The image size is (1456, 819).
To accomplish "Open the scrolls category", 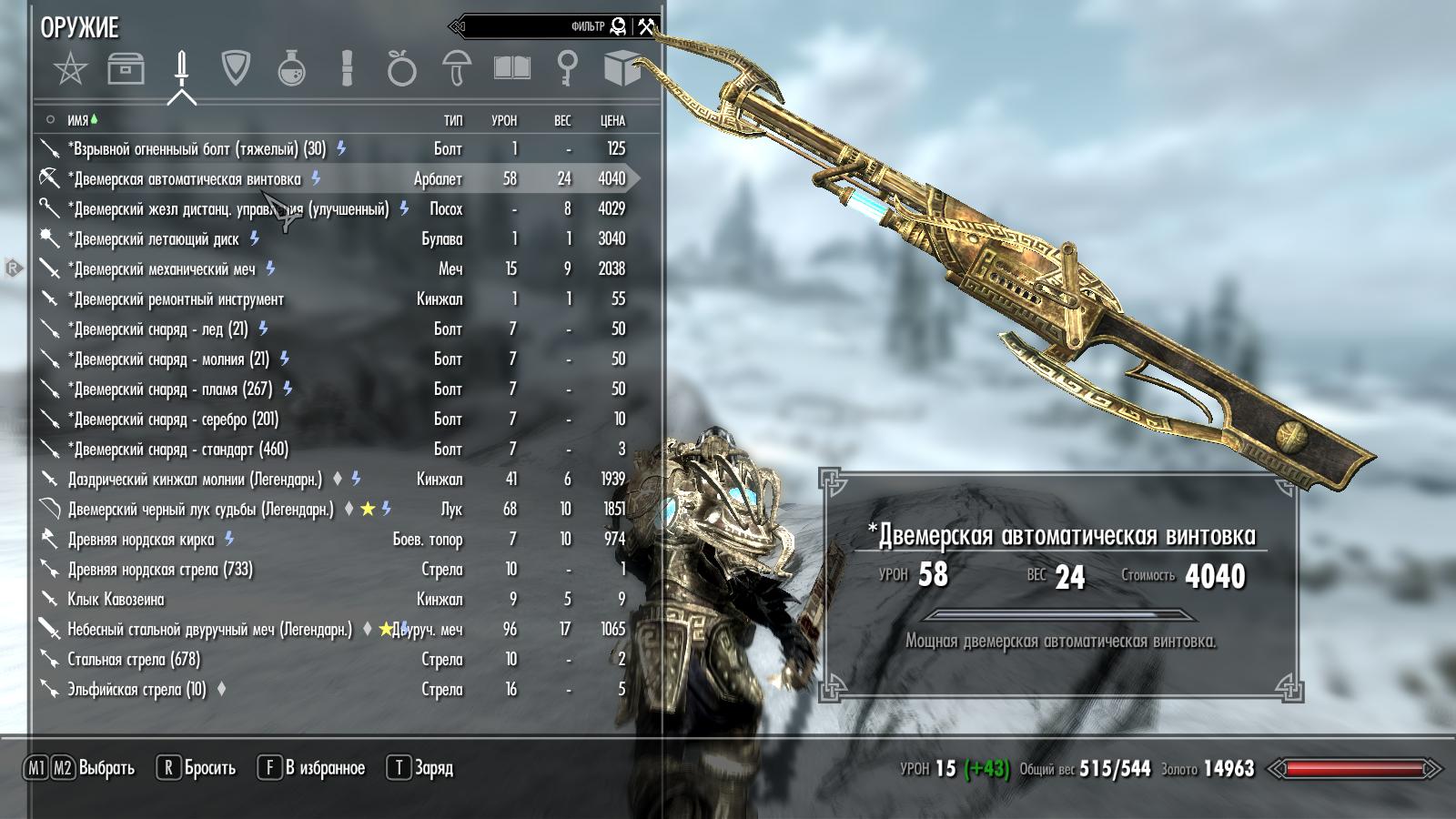I will 347,69.
